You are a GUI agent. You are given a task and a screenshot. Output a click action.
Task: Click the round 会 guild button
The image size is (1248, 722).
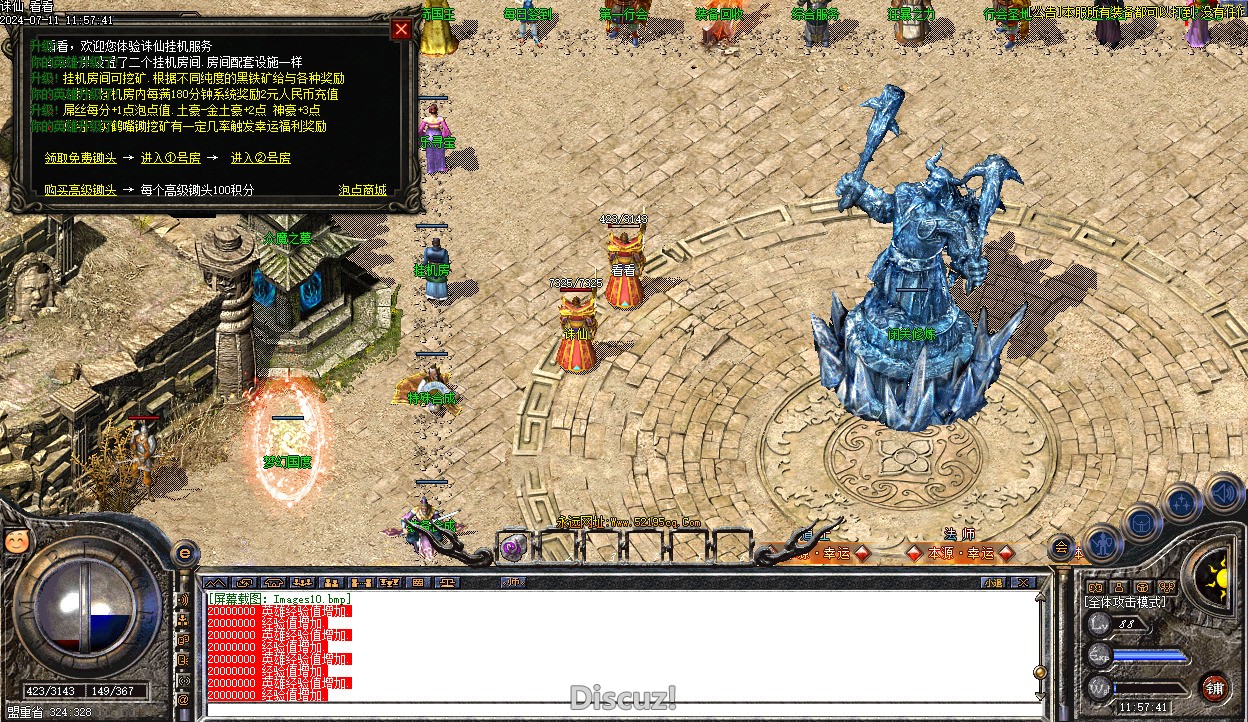[1060, 547]
